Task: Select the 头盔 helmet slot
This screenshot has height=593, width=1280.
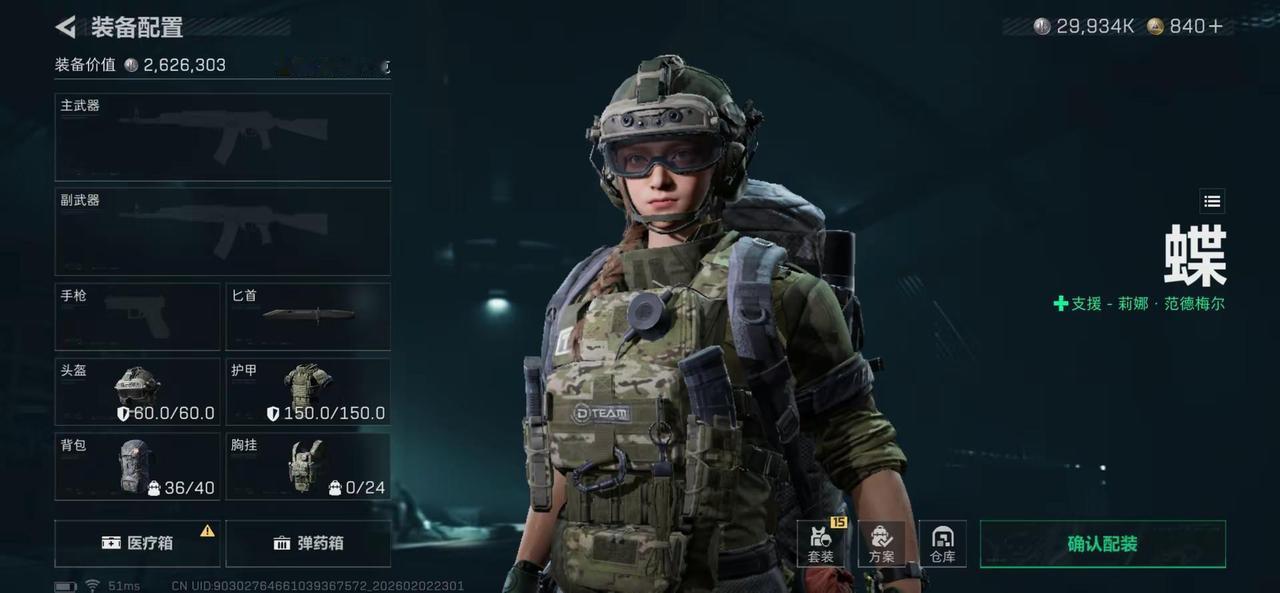Action: pos(137,391)
